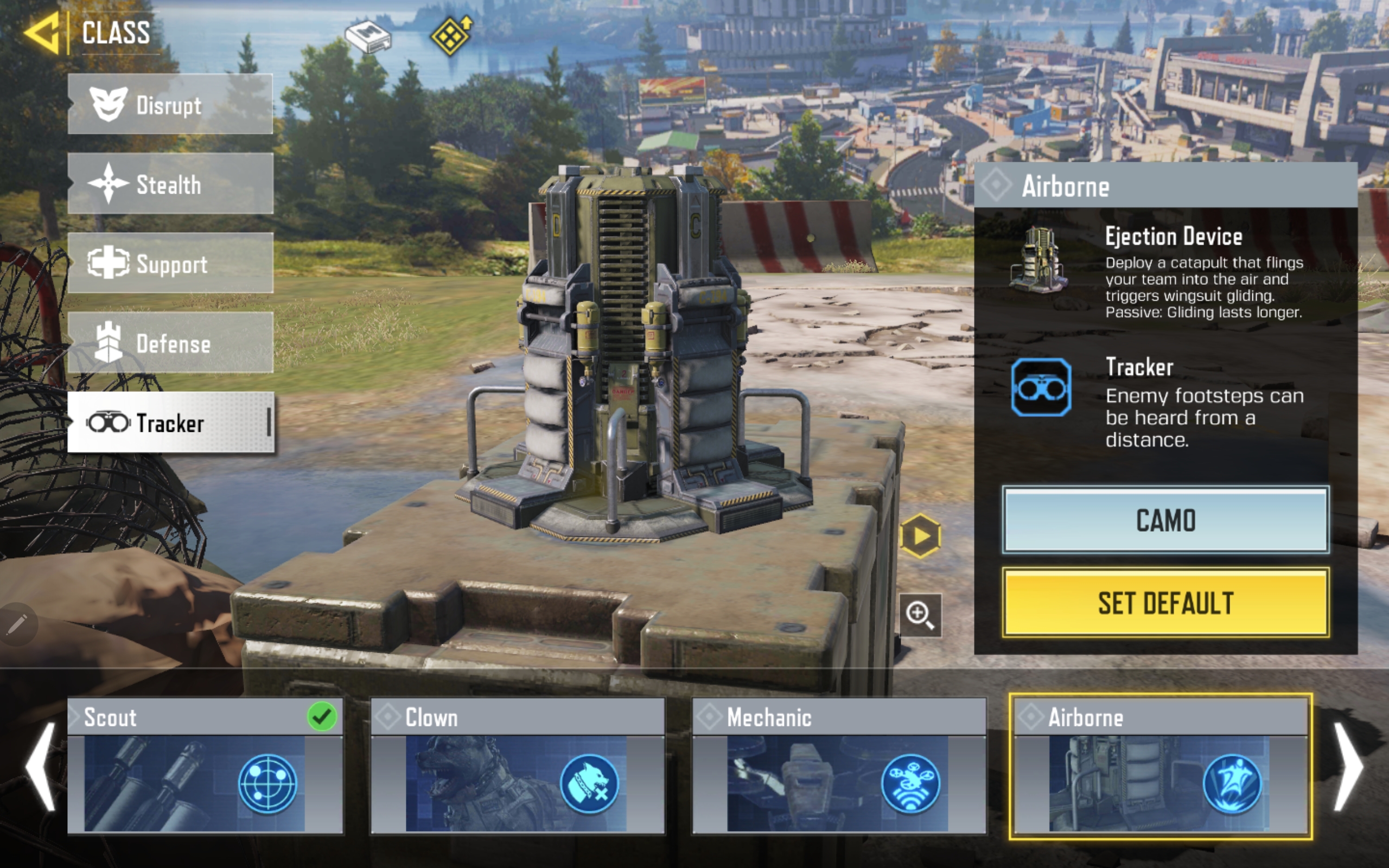Open the CAMO options
The width and height of the screenshot is (1389, 868).
pyautogui.click(x=1165, y=520)
